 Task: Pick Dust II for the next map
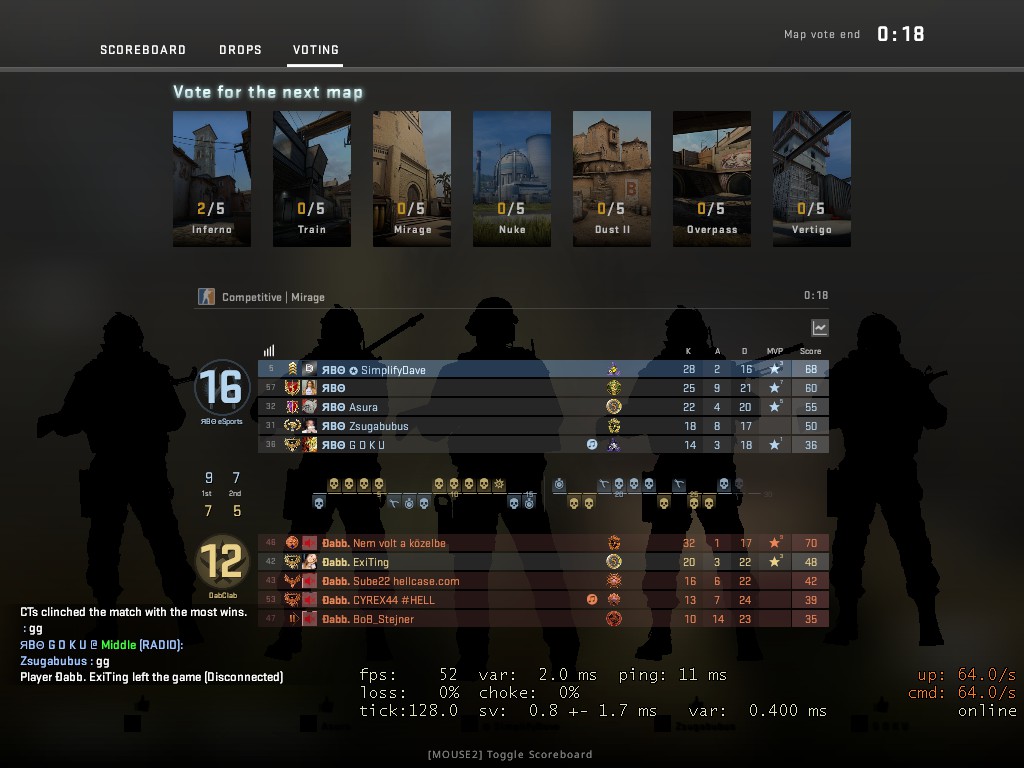click(612, 178)
